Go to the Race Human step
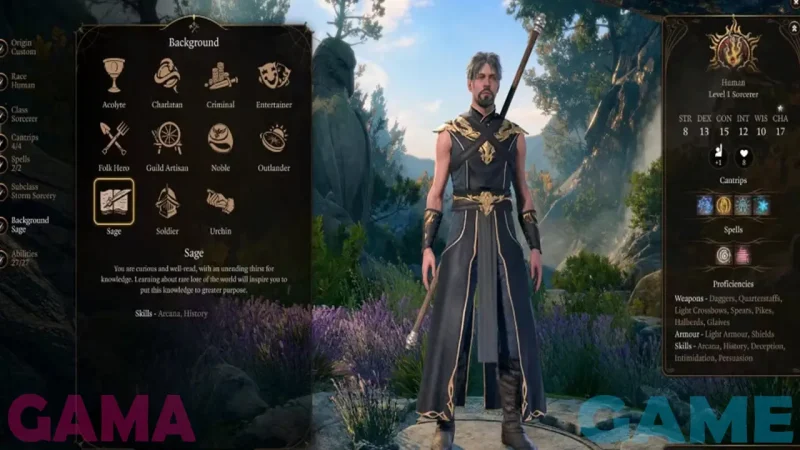 (22, 80)
